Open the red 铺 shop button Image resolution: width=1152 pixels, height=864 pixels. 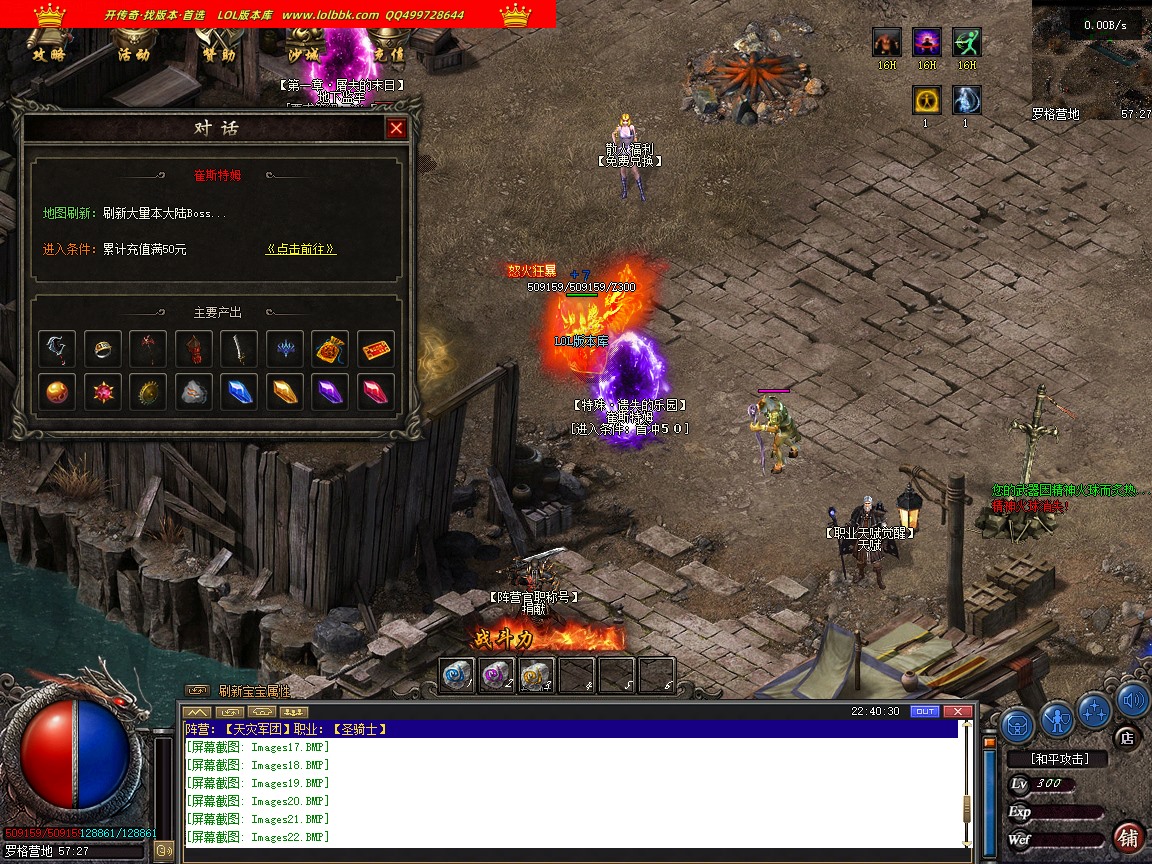[x=1128, y=836]
